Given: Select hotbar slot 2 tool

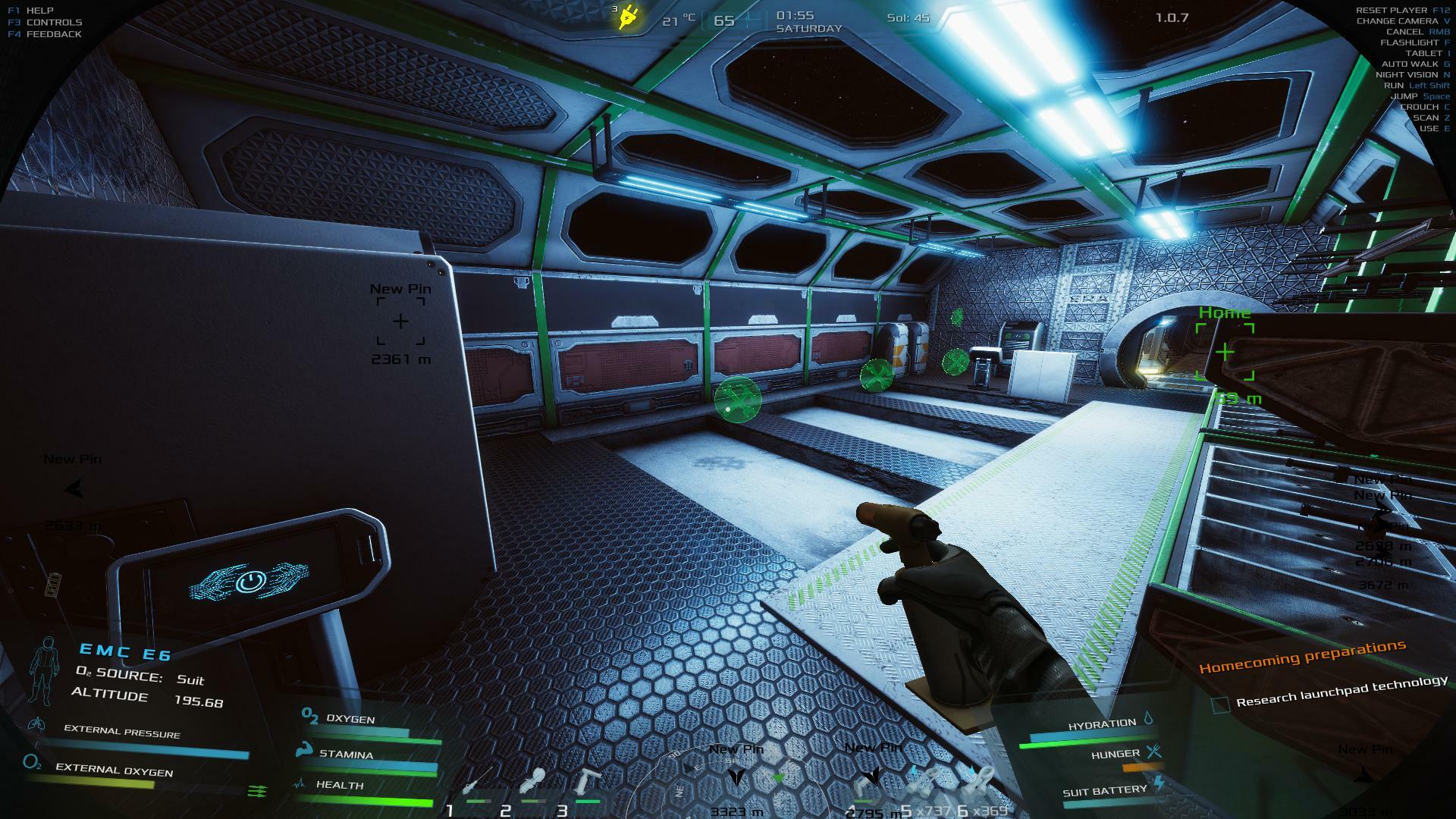Looking at the screenshot, I should 532,783.
